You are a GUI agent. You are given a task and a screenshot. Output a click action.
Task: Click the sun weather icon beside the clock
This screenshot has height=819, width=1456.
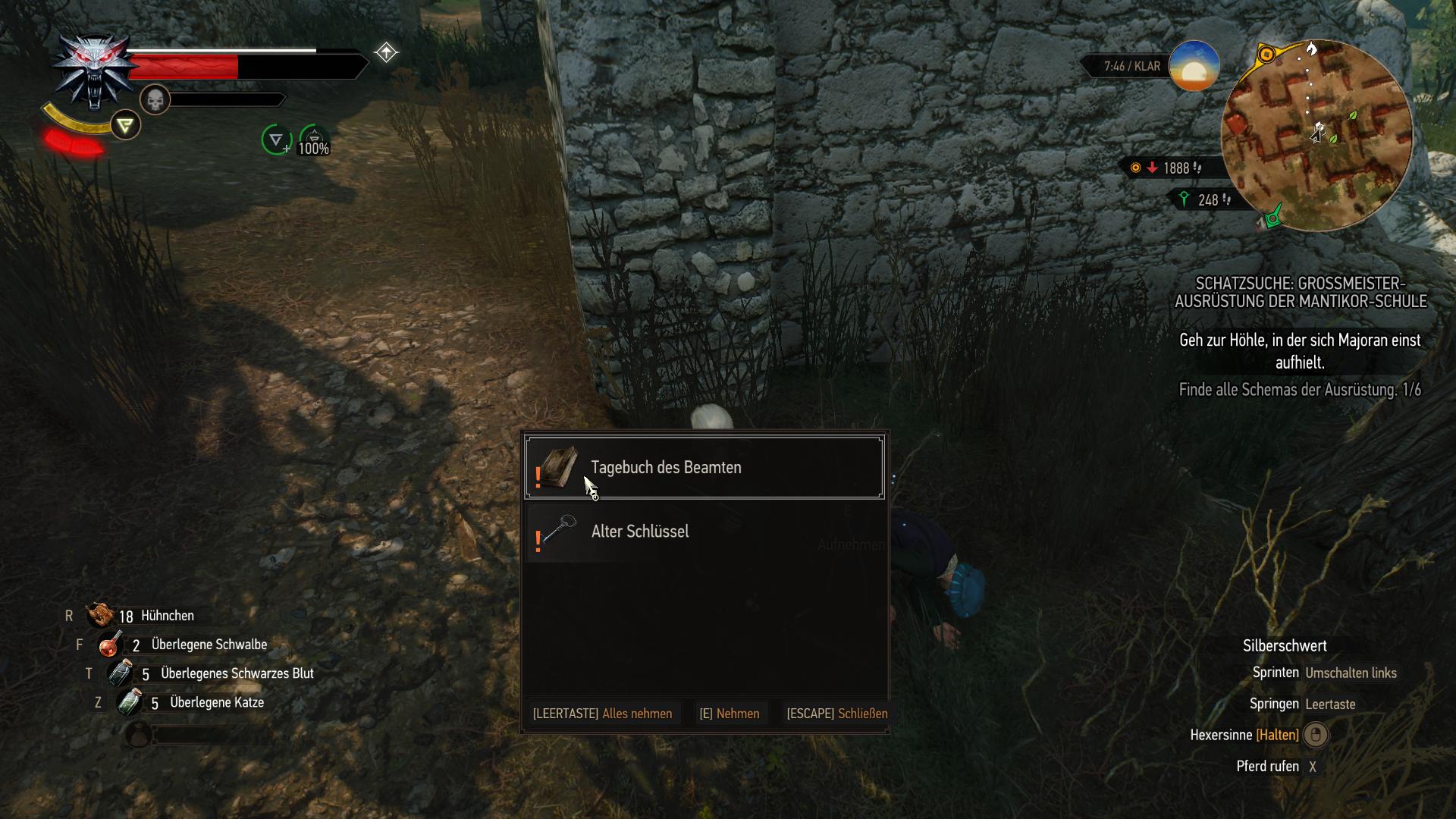1194,67
